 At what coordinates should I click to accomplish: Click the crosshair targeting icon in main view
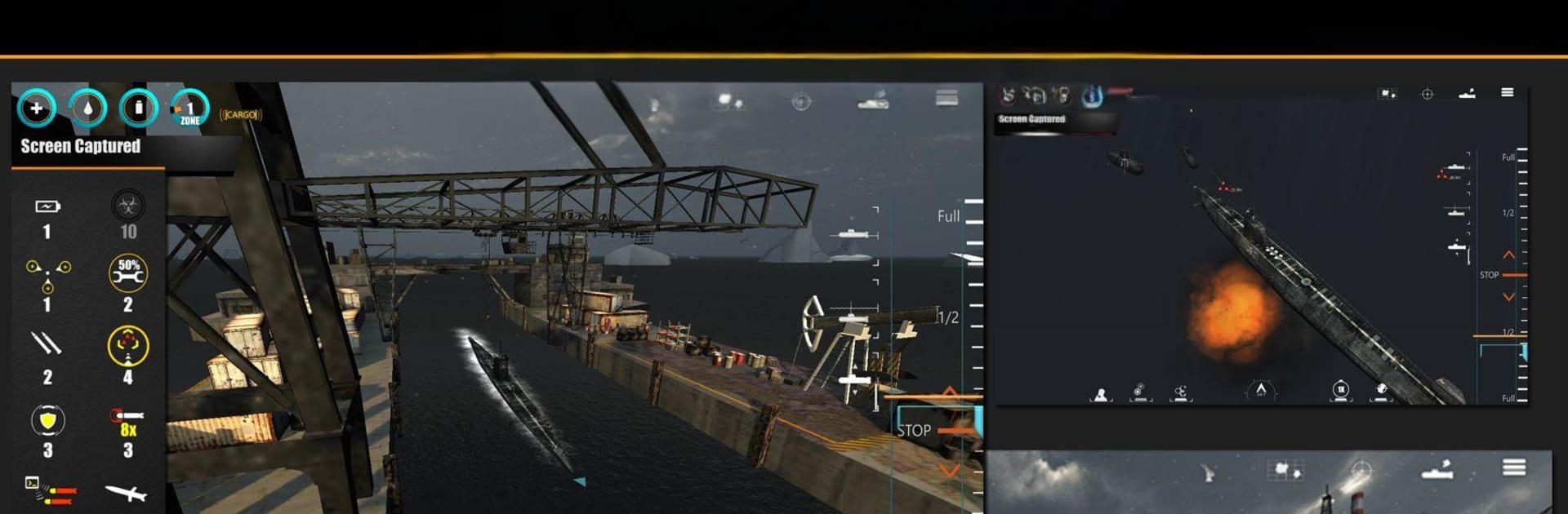(x=801, y=101)
